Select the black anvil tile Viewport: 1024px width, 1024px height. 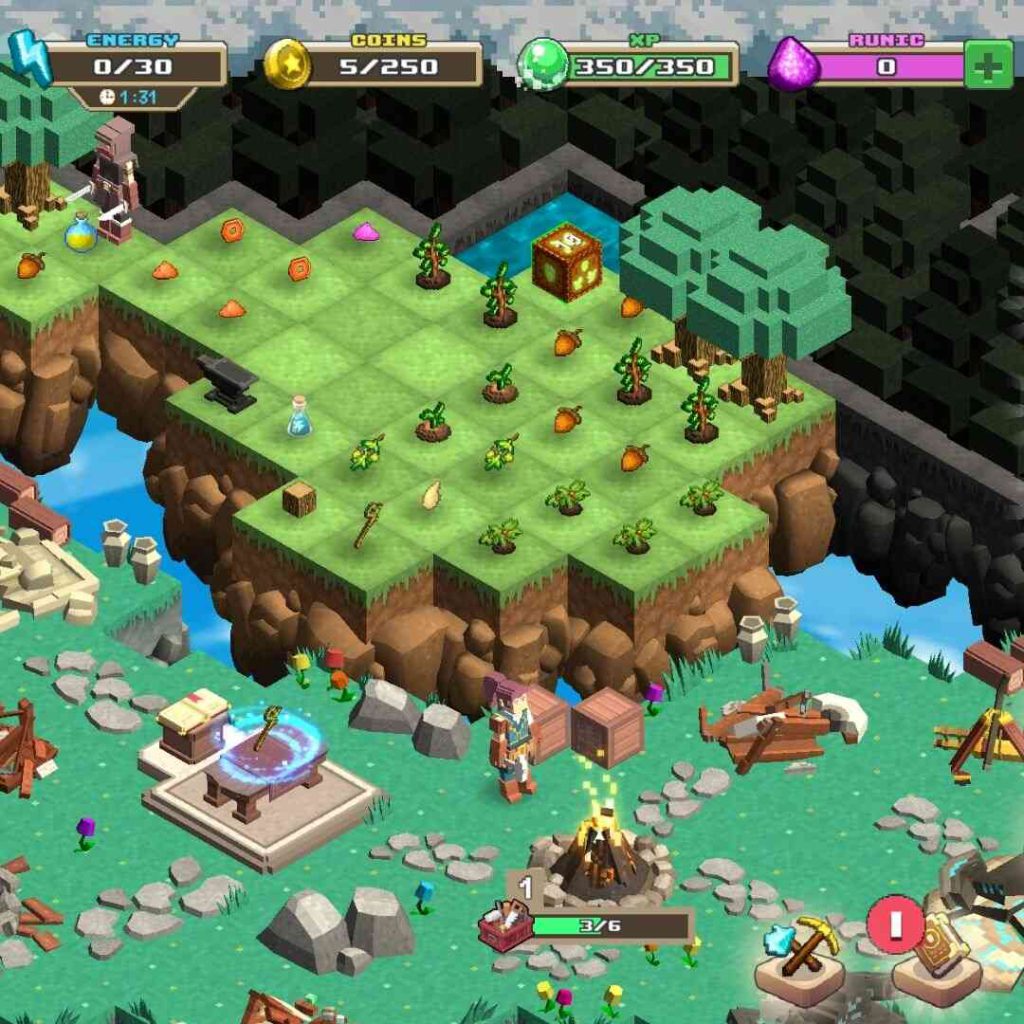(228, 381)
